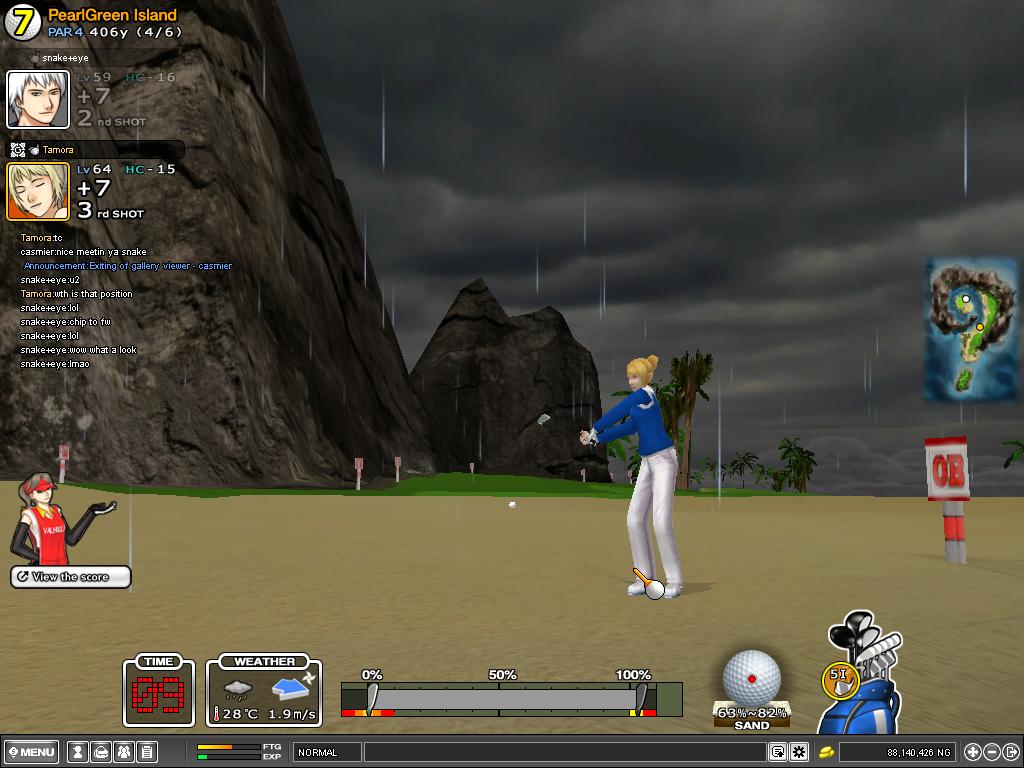Click the chat window toggle icon

[x=778, y=752]
